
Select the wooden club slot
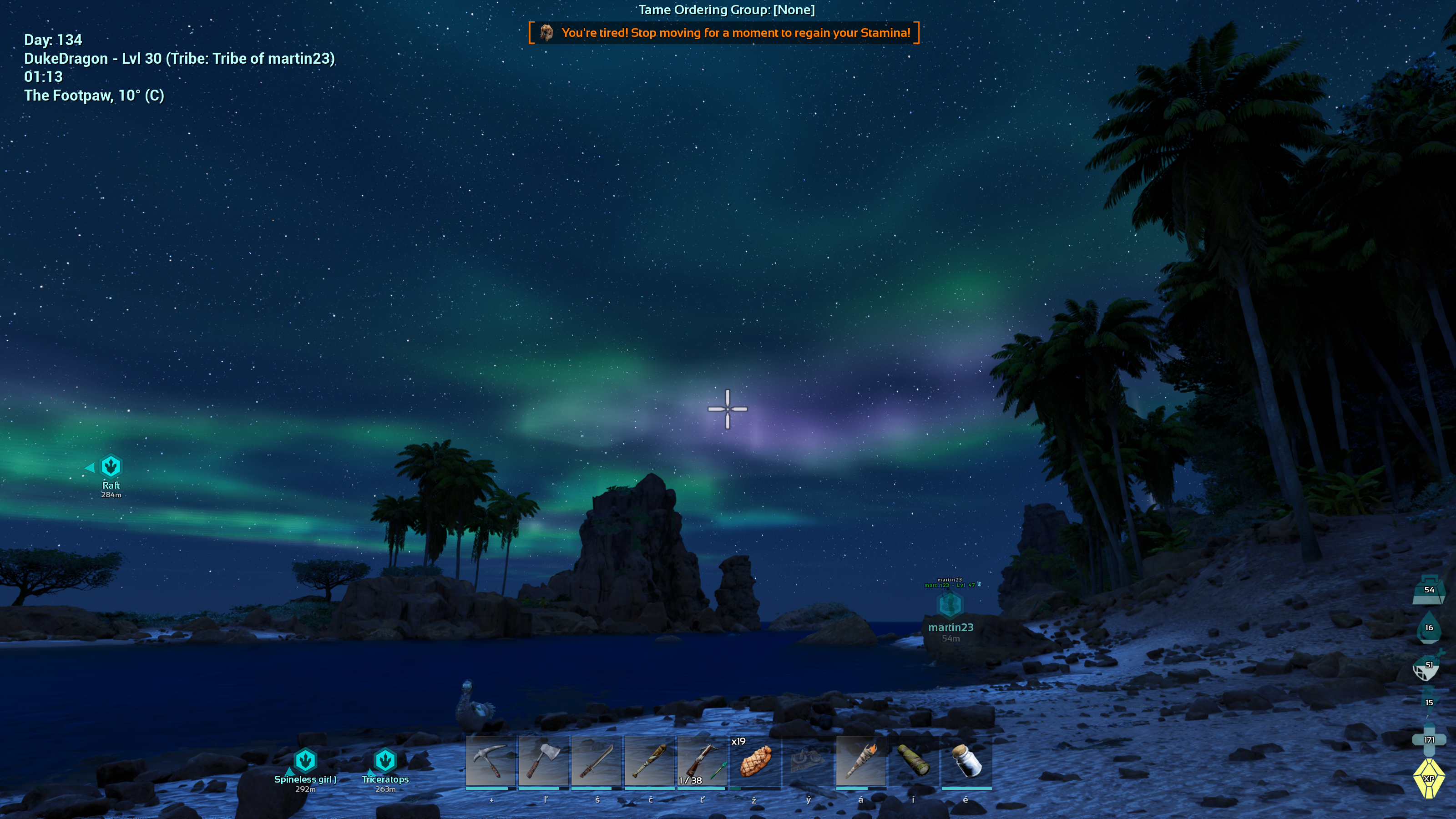[649, 761]
